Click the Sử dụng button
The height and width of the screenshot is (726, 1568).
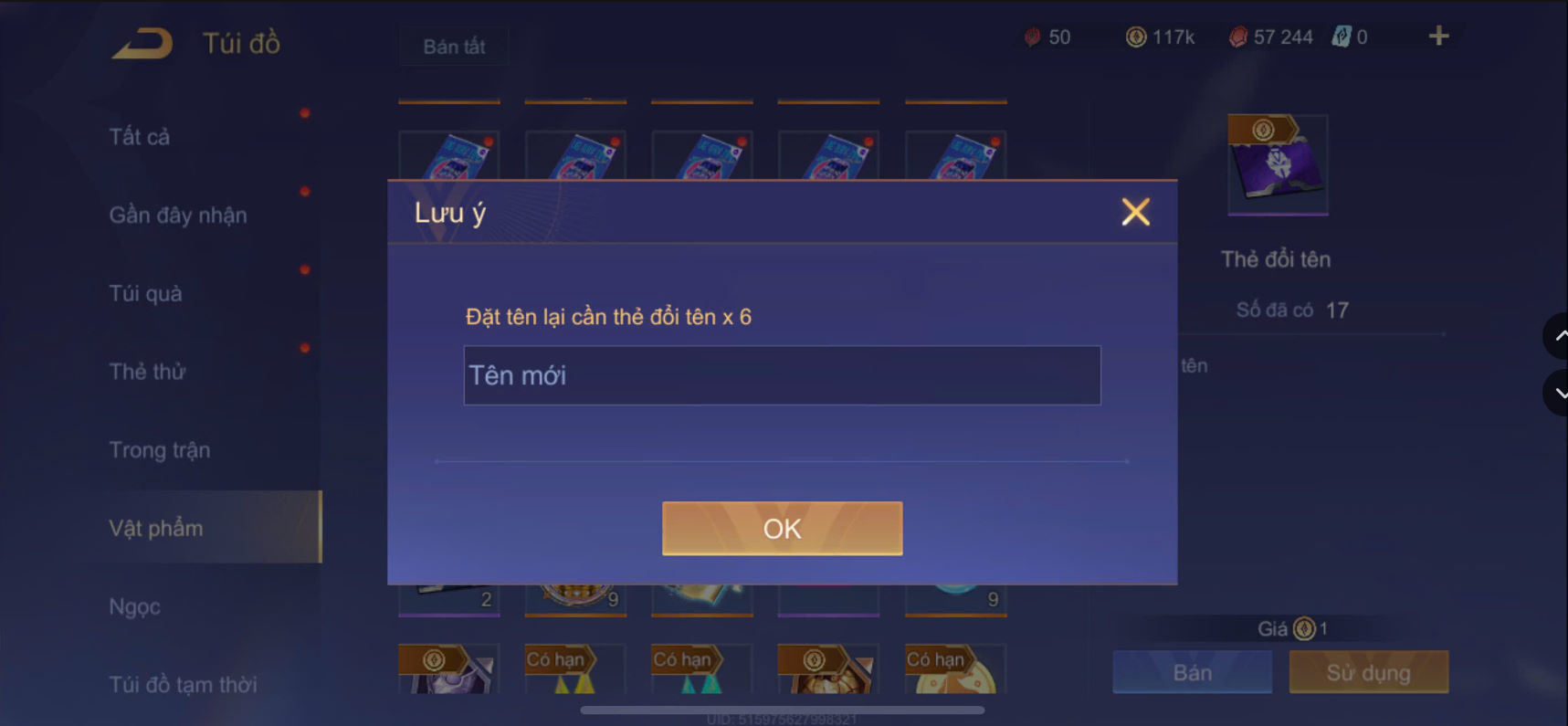pos(1368,672)
